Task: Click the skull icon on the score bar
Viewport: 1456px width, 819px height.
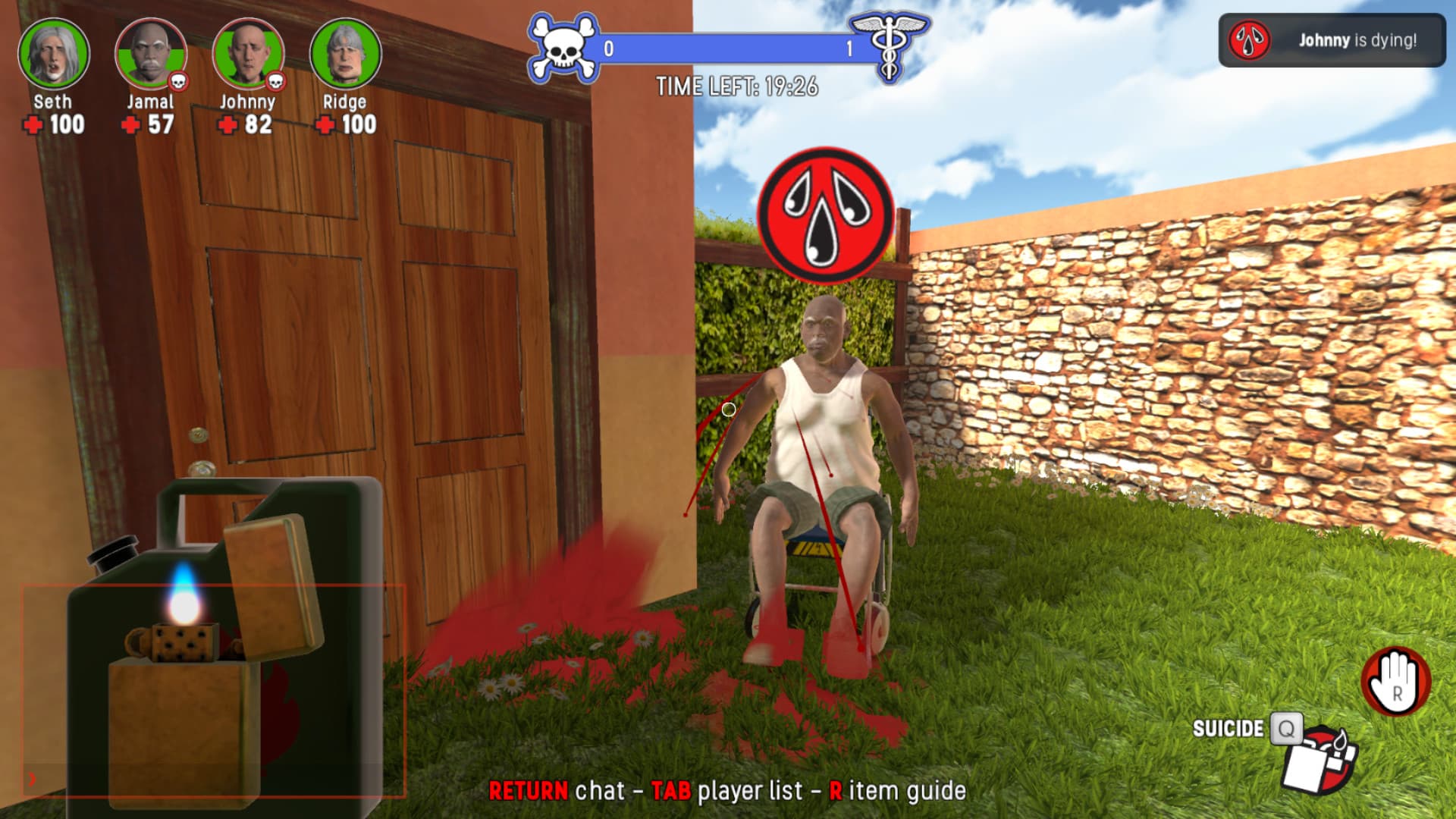Action: tap(563, 45)
